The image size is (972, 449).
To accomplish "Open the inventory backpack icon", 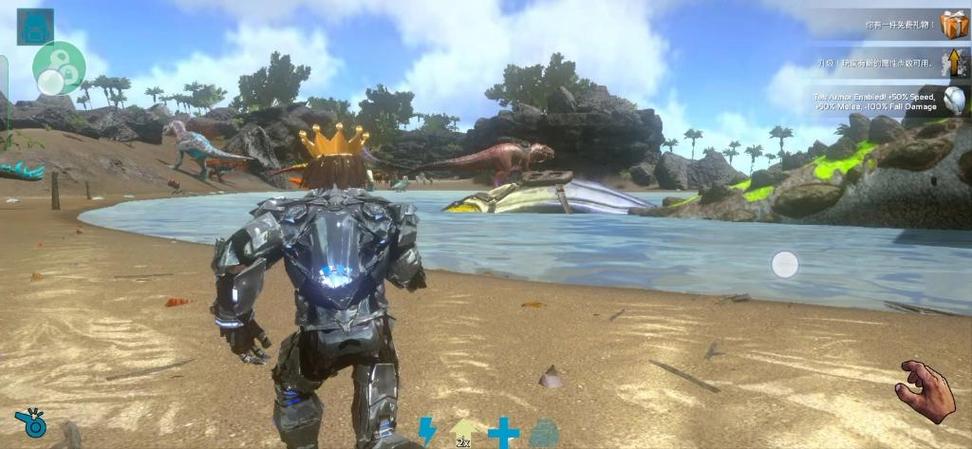I will (36, 26).
